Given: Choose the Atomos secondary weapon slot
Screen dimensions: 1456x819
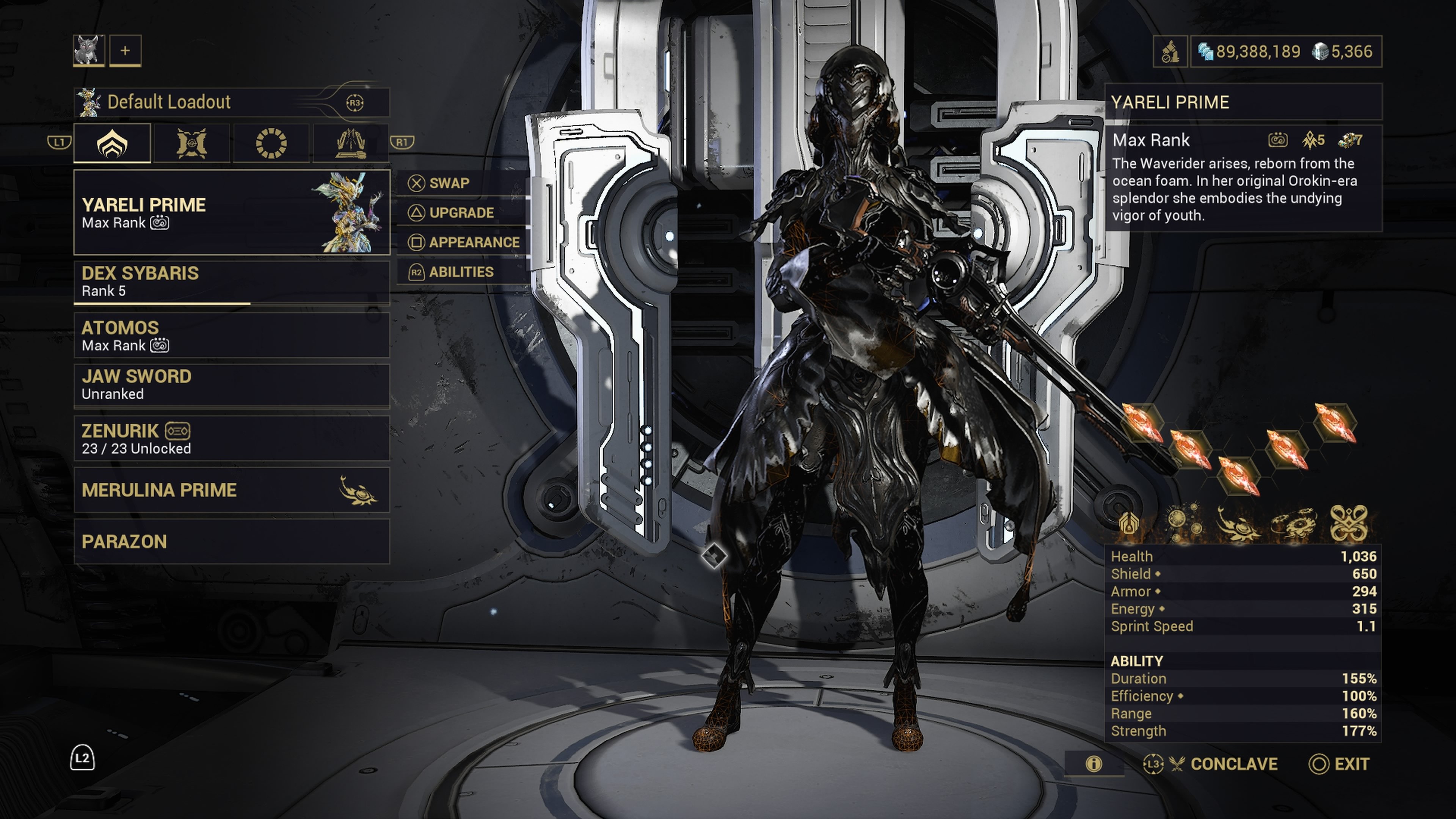Looking at the screenshot, I should click(x=231, y=336).
